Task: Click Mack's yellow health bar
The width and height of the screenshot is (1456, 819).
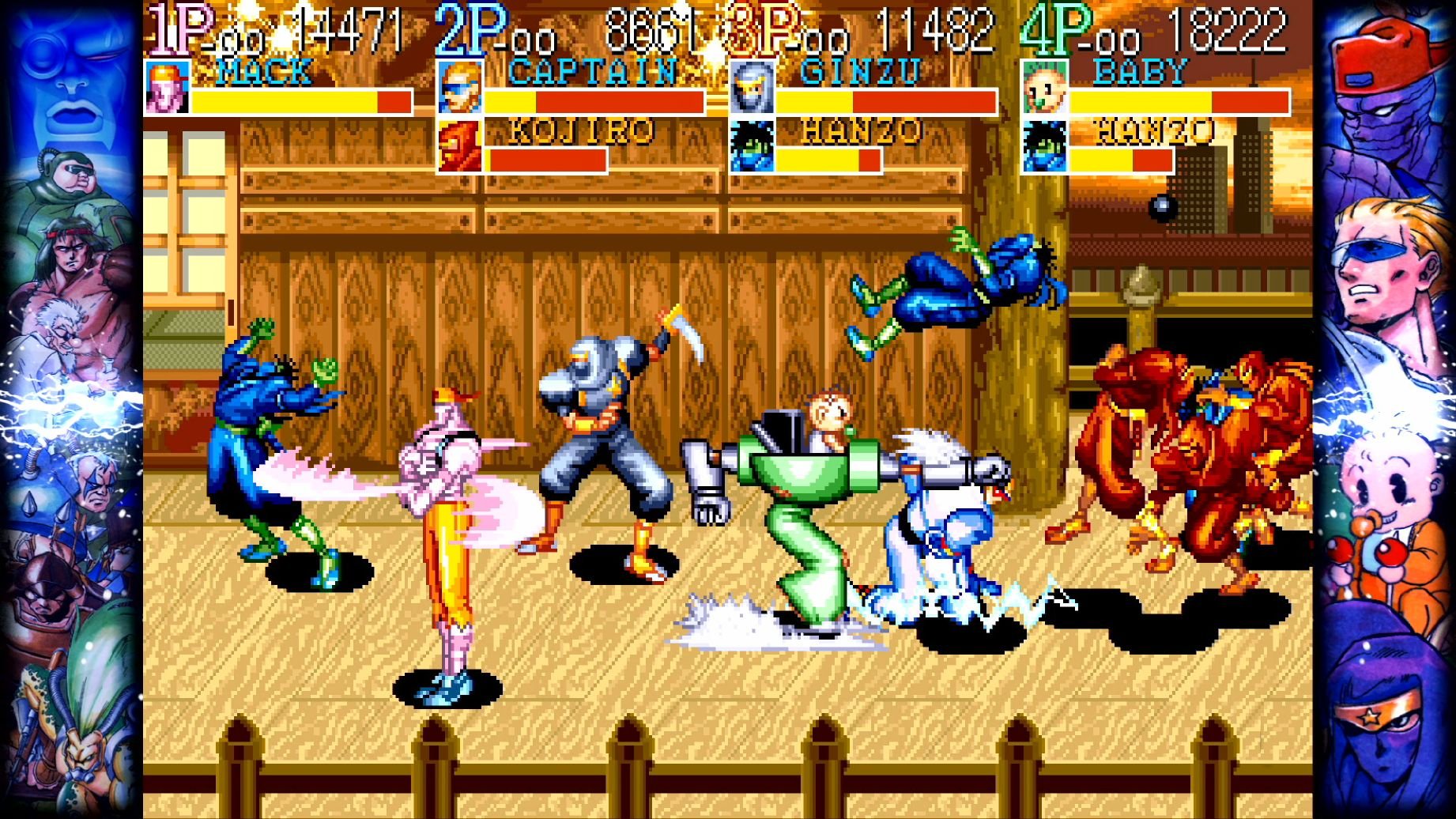Action: [285, 103]
